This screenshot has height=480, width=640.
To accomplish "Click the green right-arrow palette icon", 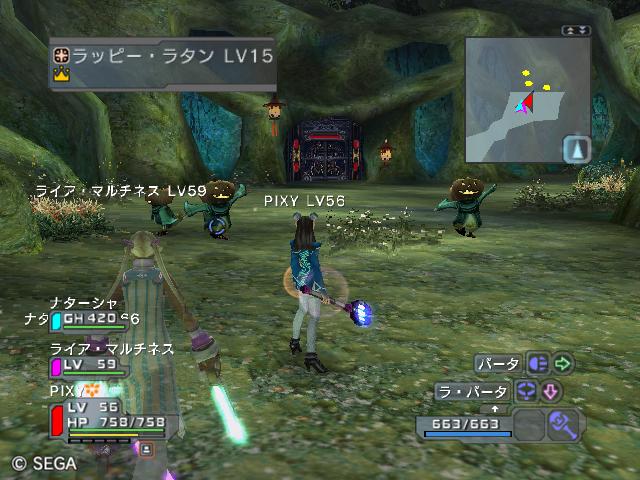I will point(564,364).
